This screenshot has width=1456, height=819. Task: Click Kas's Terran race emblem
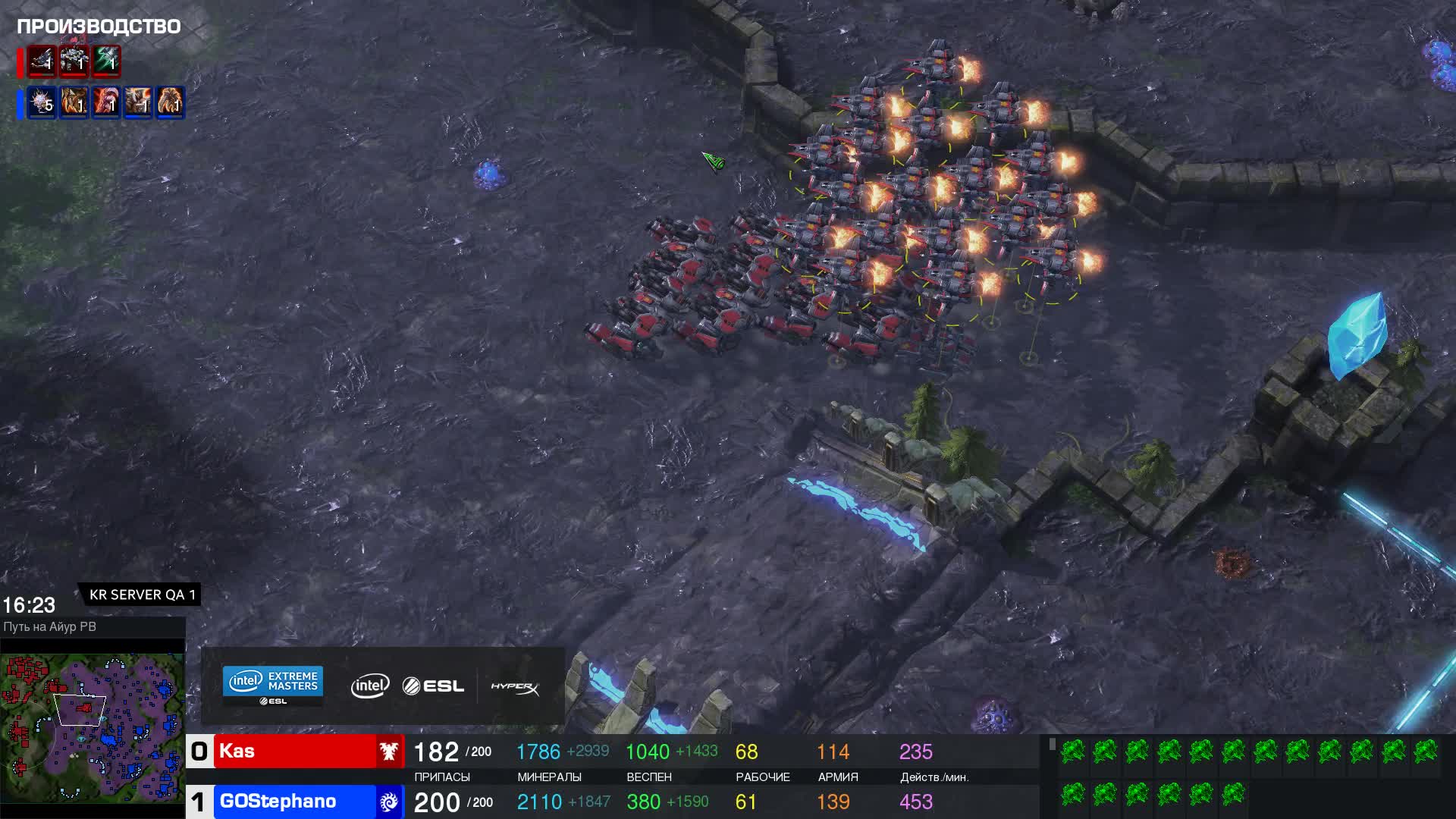point(390,752)
